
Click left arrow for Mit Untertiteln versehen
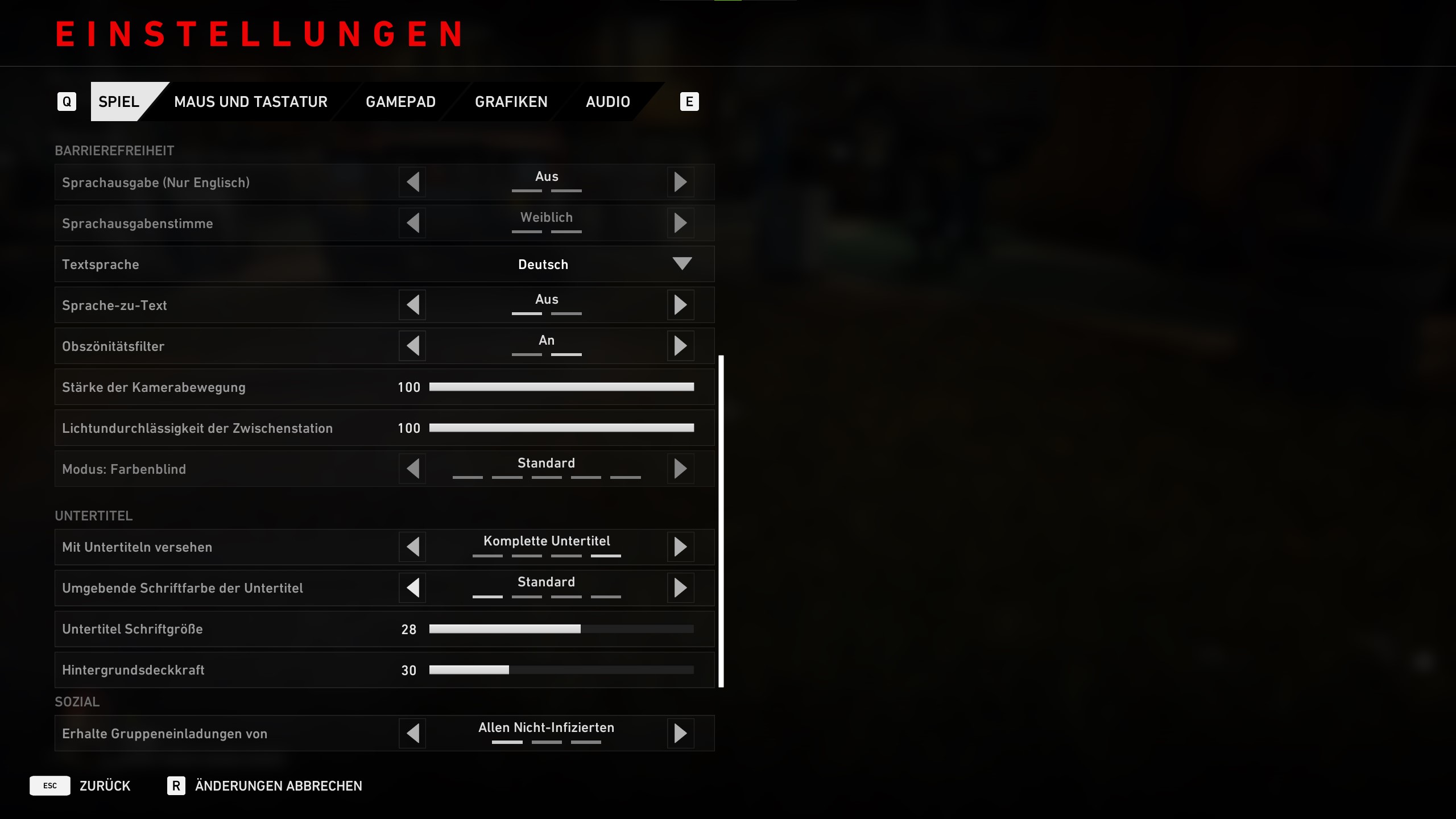[413, 547]
